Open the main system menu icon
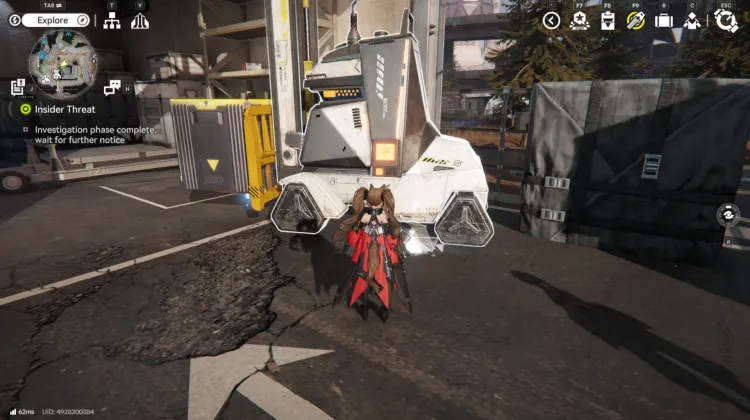 (726, 20)
